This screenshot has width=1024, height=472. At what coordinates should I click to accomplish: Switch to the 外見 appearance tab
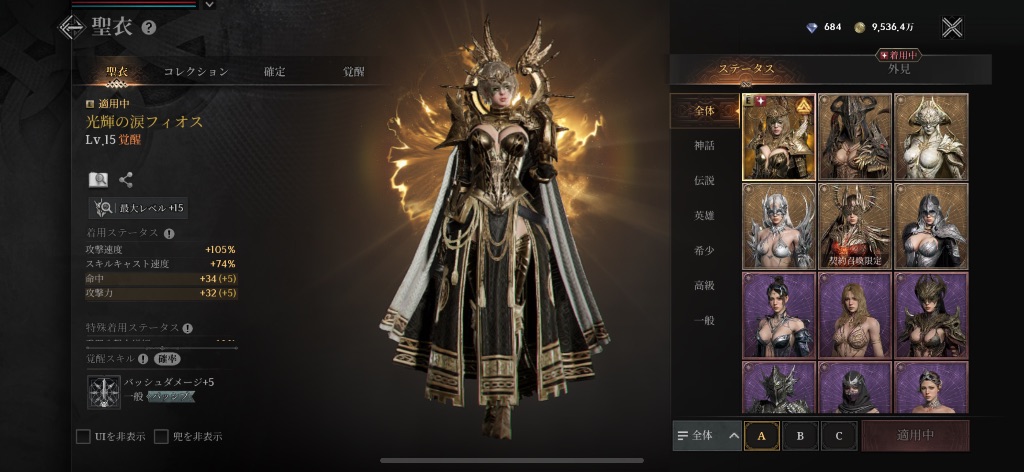[898, 69]
